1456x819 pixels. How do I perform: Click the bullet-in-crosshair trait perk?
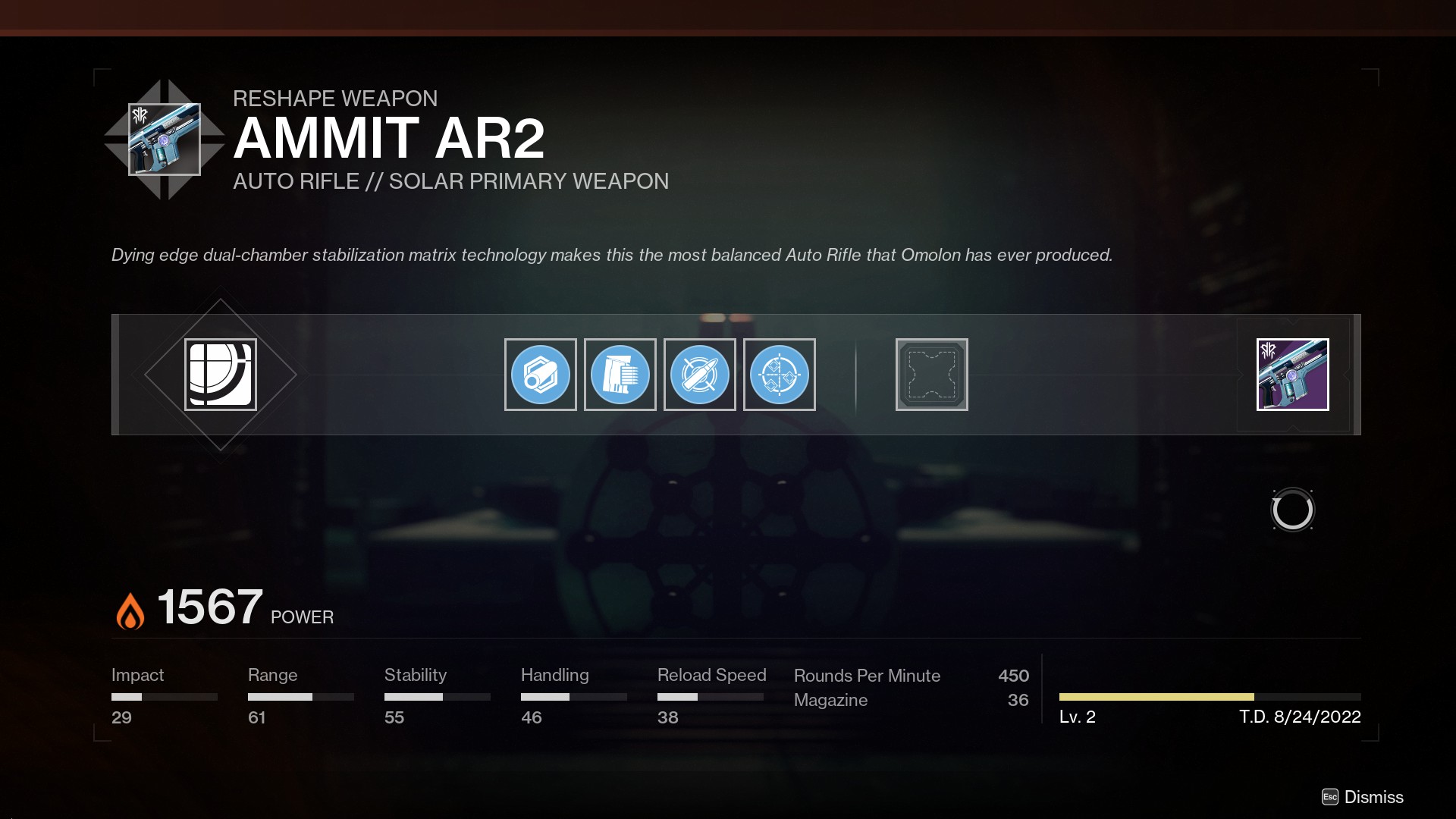coord(700,374)
